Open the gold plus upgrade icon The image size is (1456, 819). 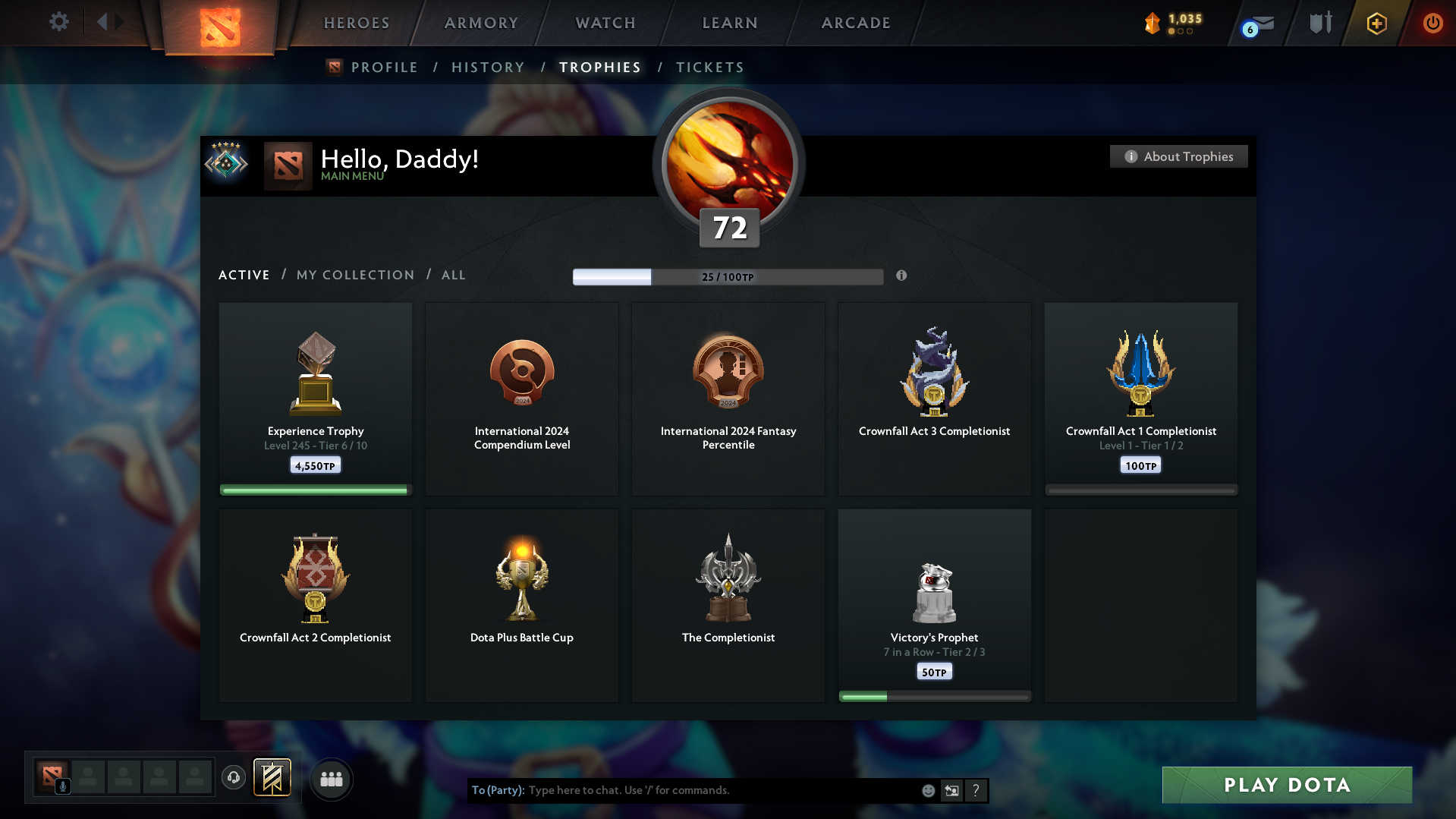point(1376,24)
